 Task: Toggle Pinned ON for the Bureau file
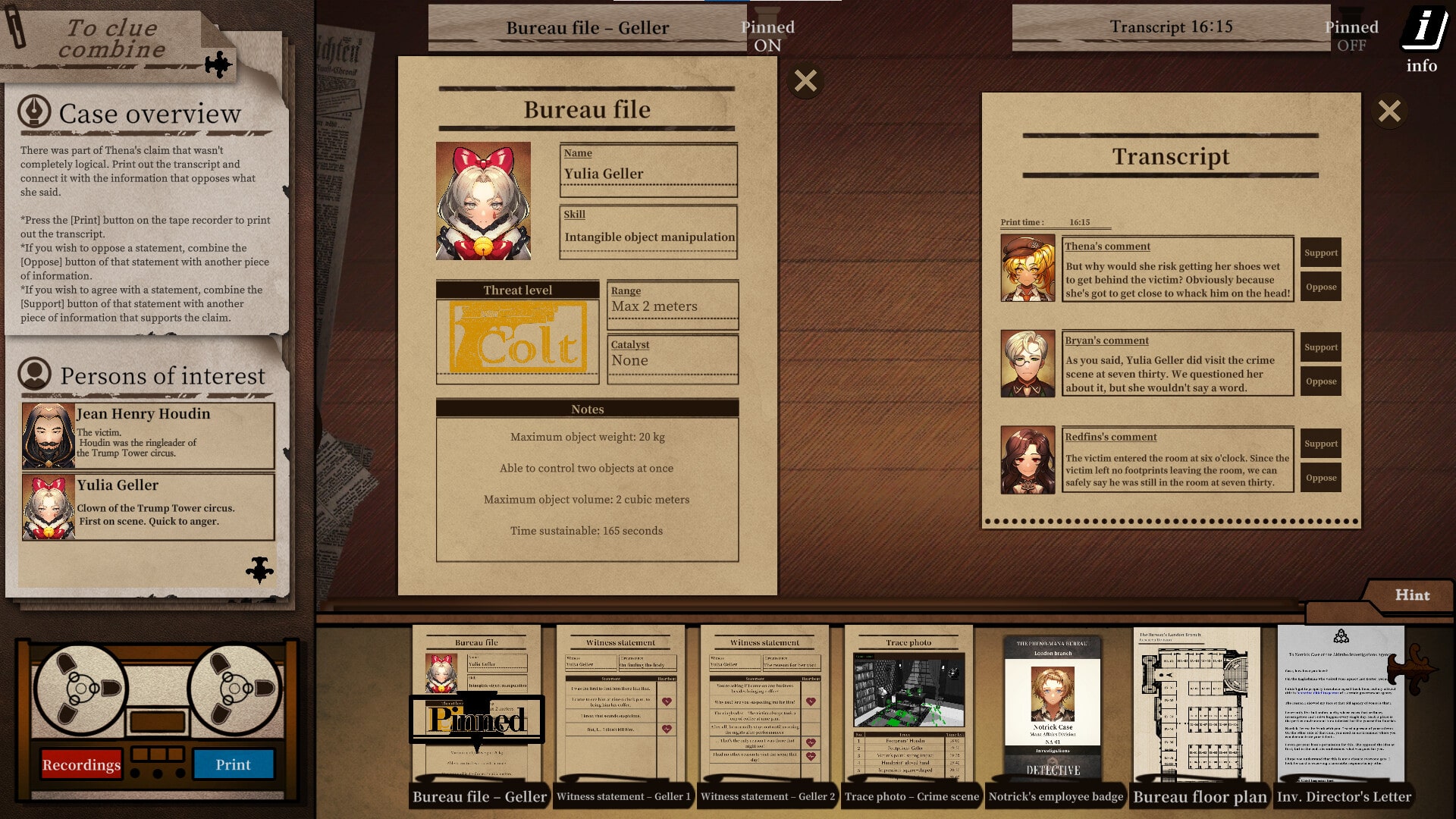(768, 36)
